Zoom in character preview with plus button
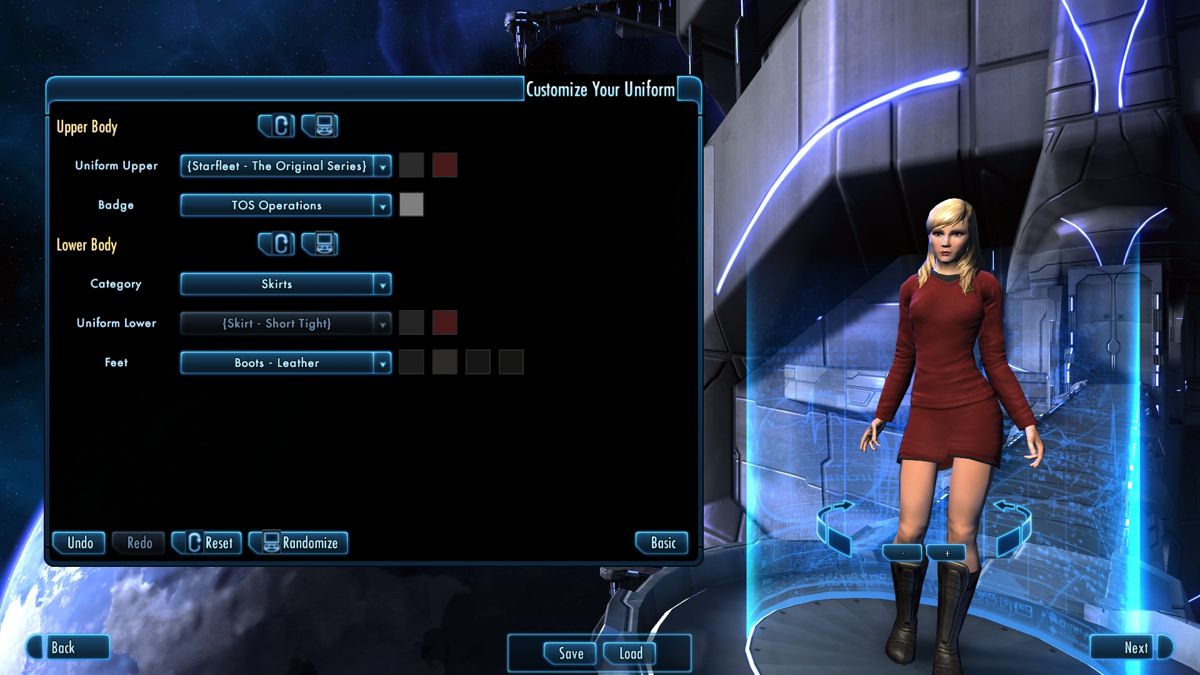 coord(946,552)
